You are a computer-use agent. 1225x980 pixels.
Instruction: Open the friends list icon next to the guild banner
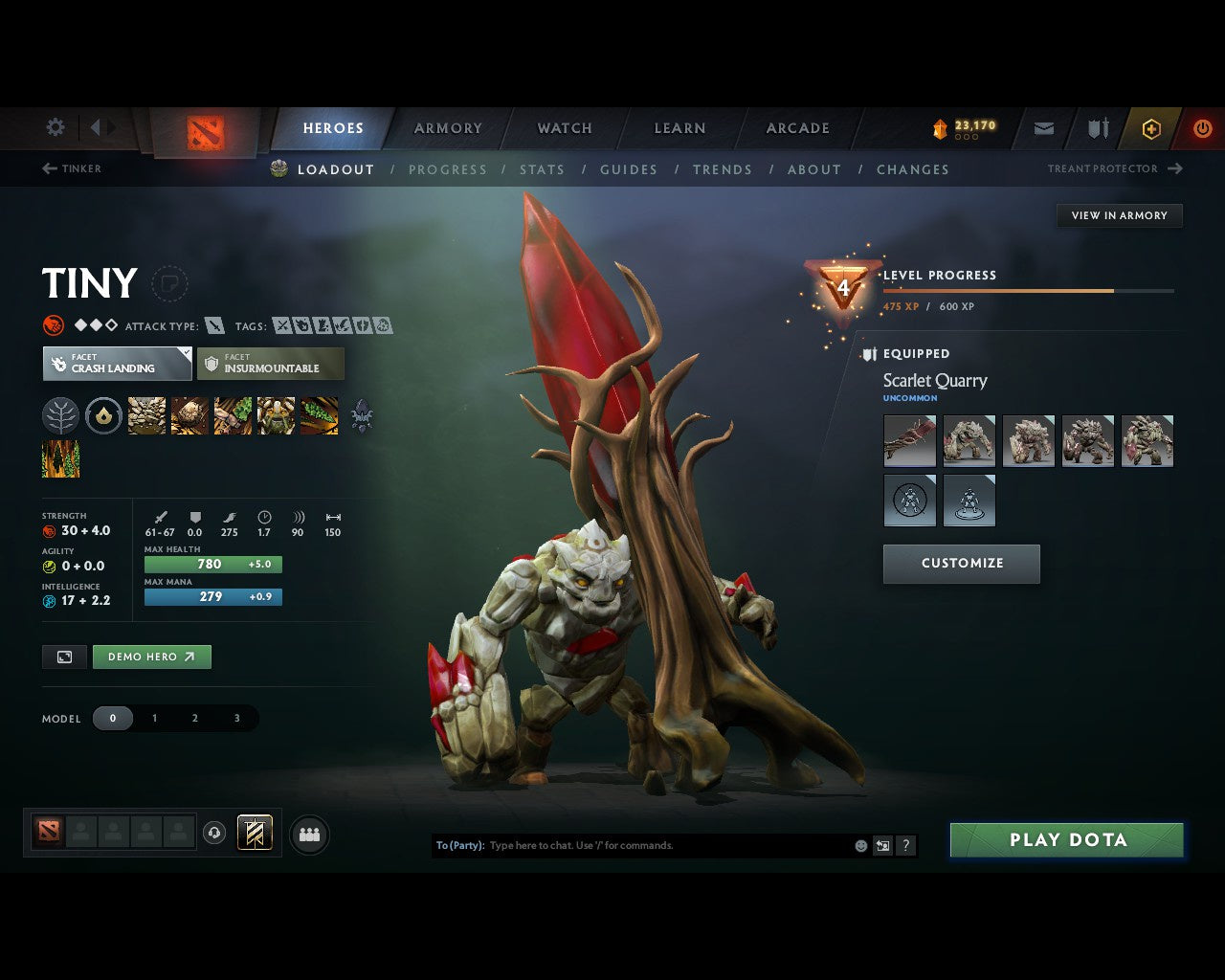tap(306, 833)
